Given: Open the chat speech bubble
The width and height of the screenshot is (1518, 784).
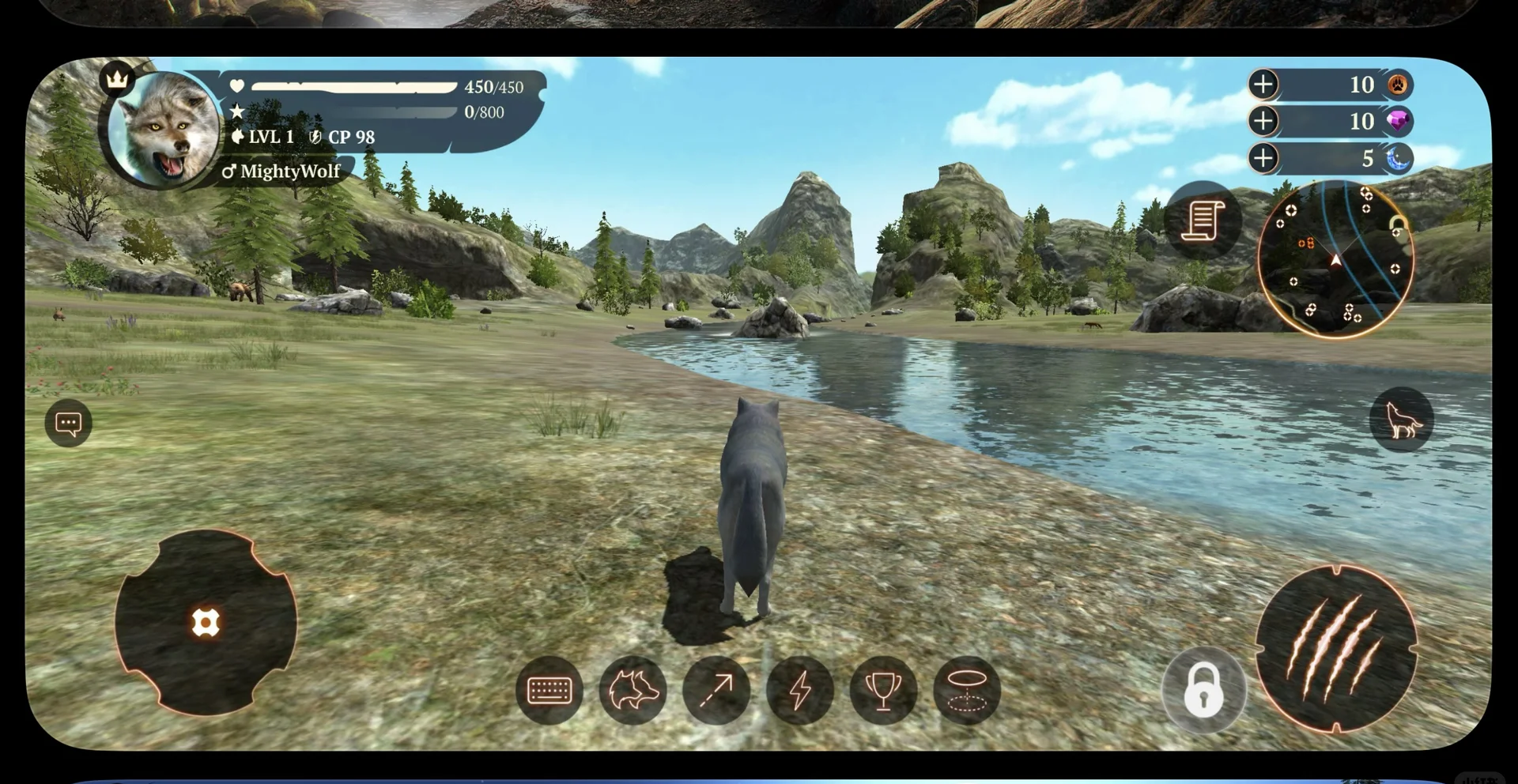Looking at the screenshot, I should (x=69, y=424).
